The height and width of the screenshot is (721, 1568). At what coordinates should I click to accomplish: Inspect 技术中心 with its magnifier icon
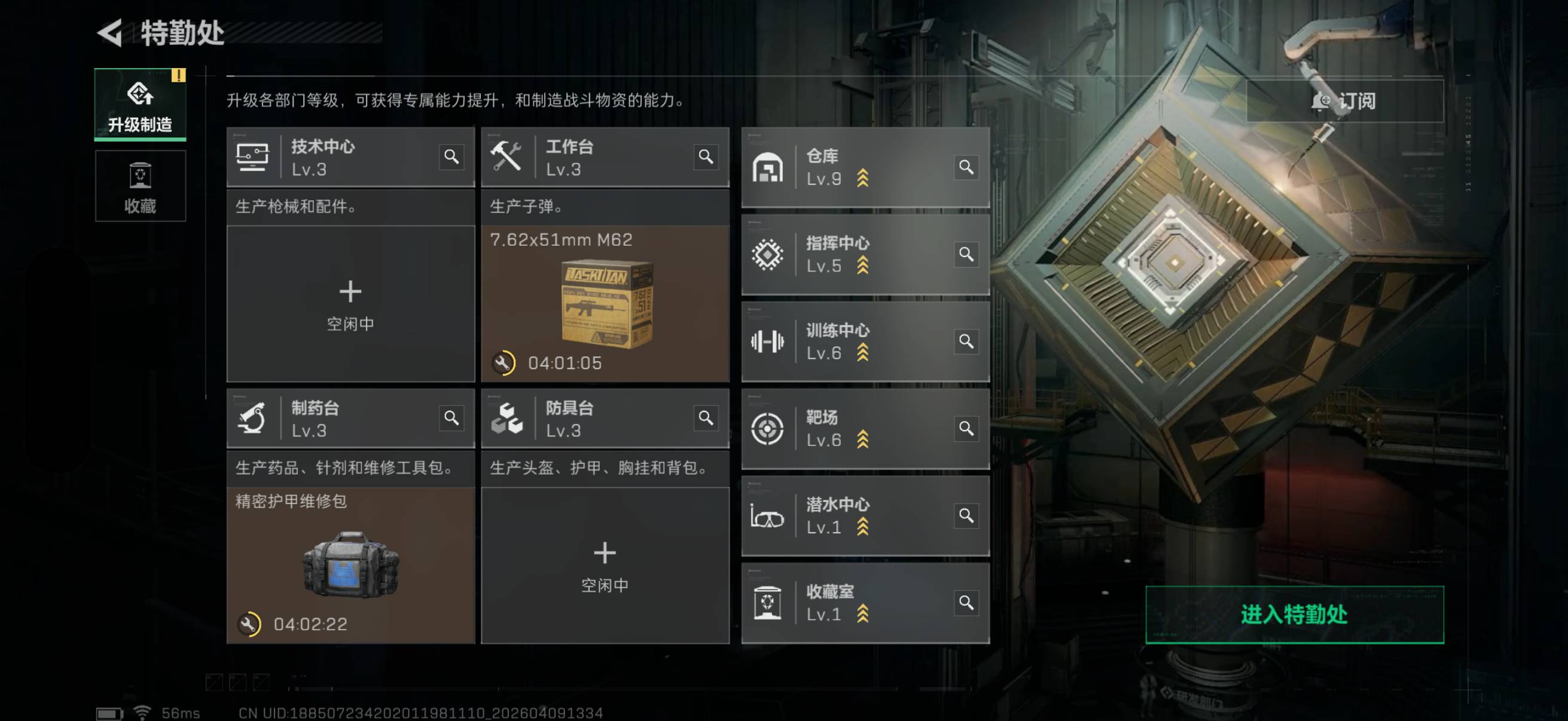coord(451,157)
